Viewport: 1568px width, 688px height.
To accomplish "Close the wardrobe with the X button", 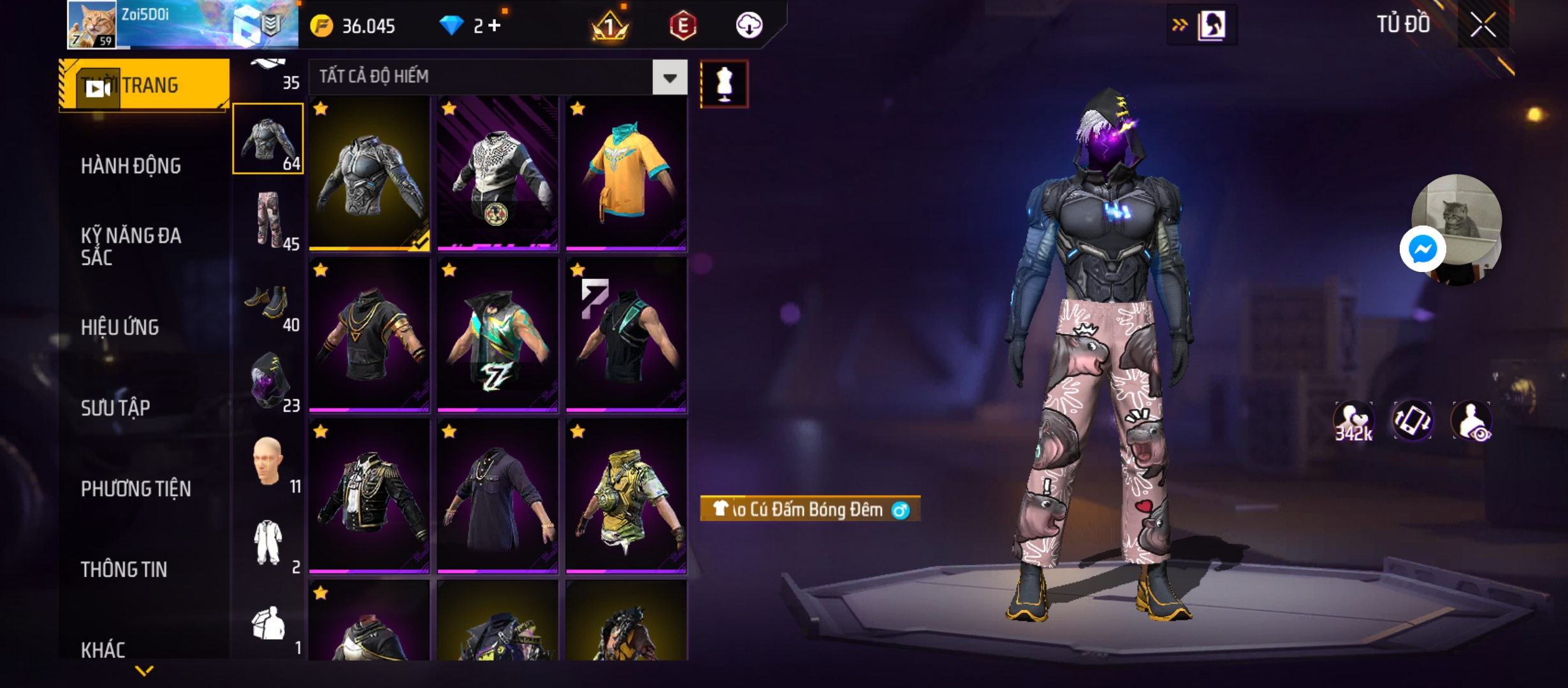I will (1483, 25).
